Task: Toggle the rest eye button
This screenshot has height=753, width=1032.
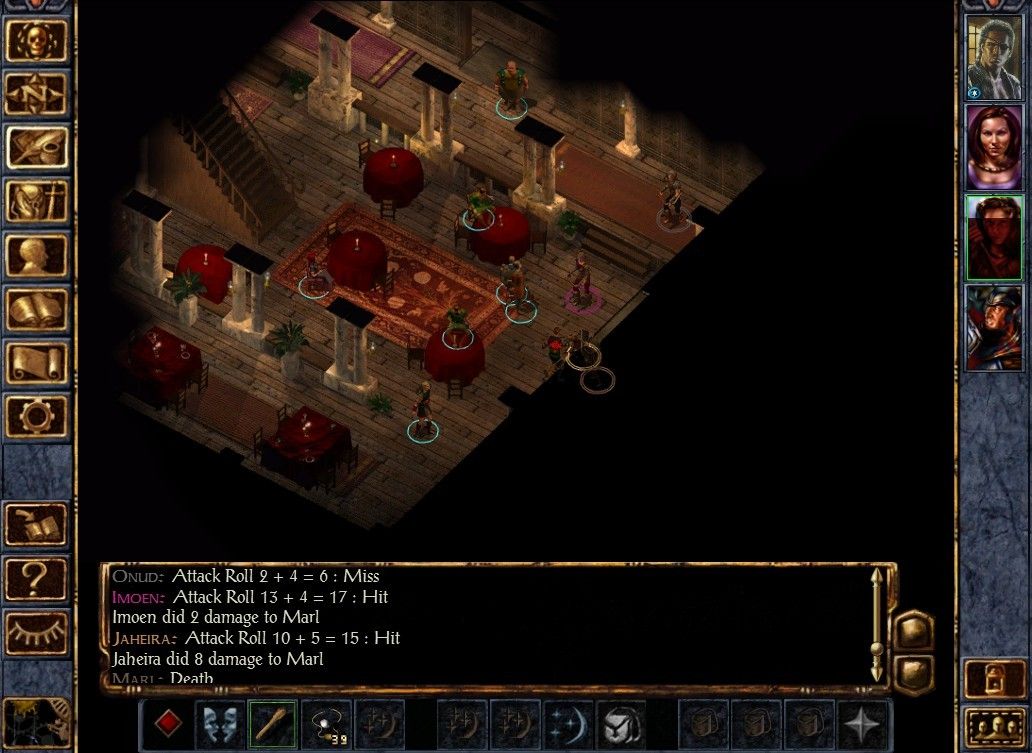Action: [x=37, y=632]
